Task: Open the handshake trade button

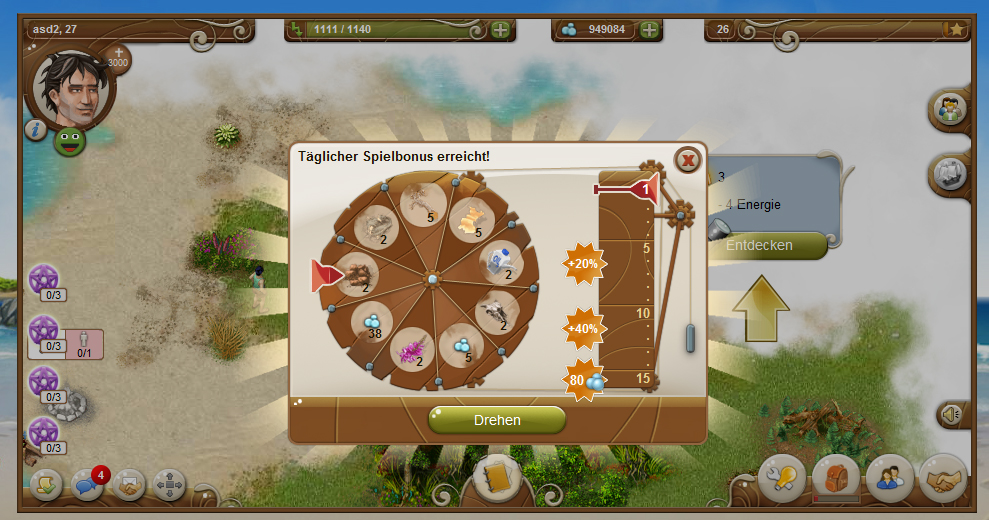Action: point(942,479)
